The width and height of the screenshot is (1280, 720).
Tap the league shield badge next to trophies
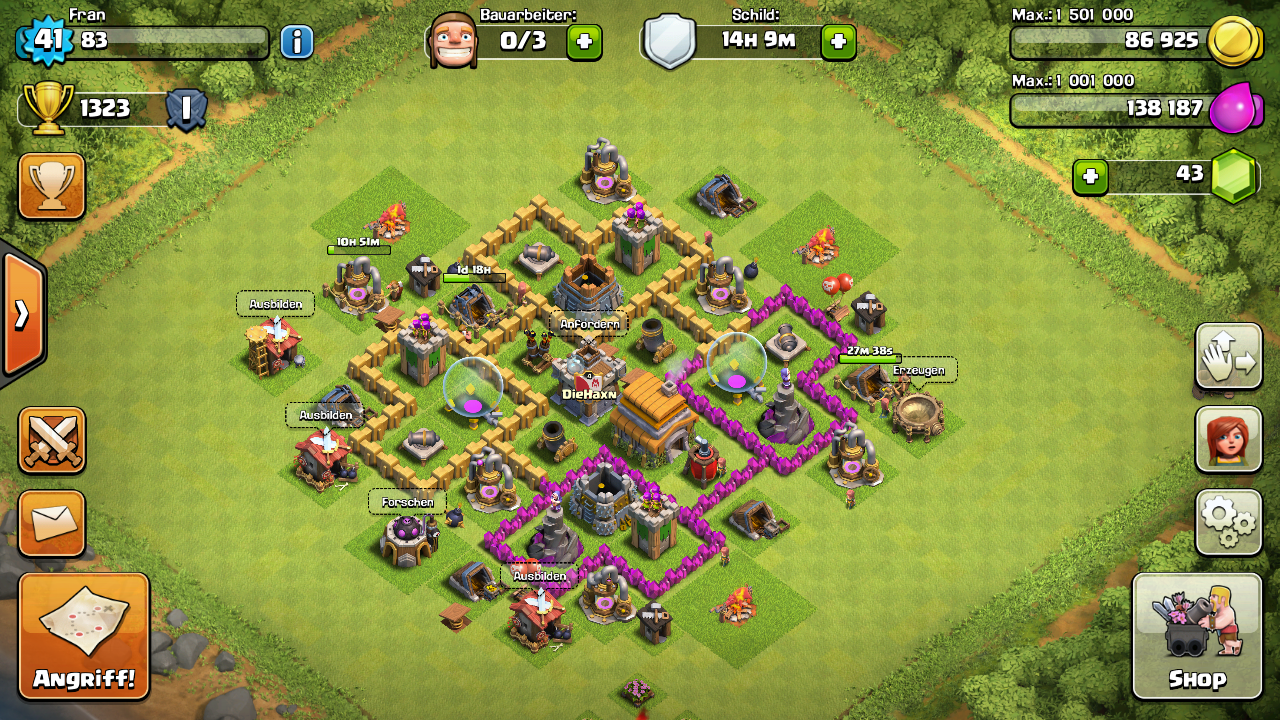click(186, 109)
